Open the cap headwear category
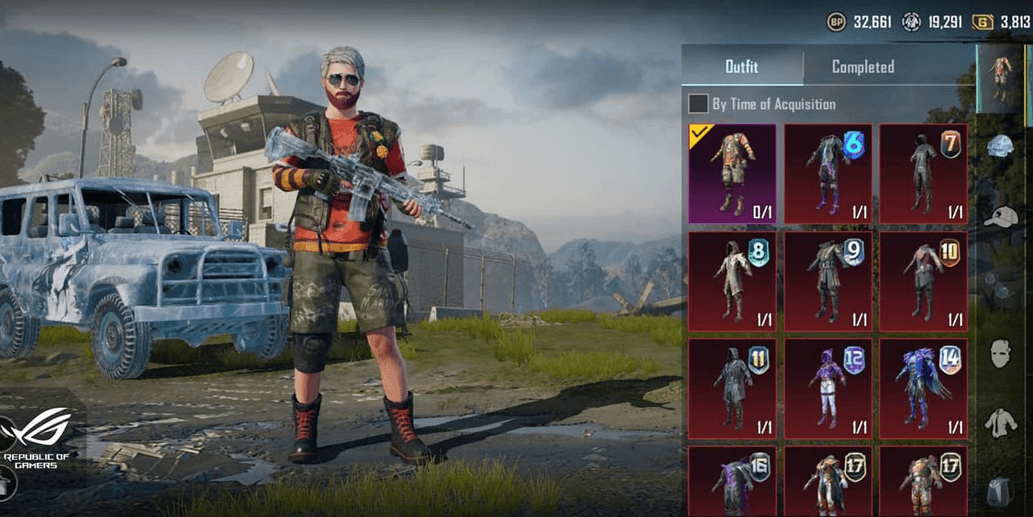 click(x=1001, y=217)
